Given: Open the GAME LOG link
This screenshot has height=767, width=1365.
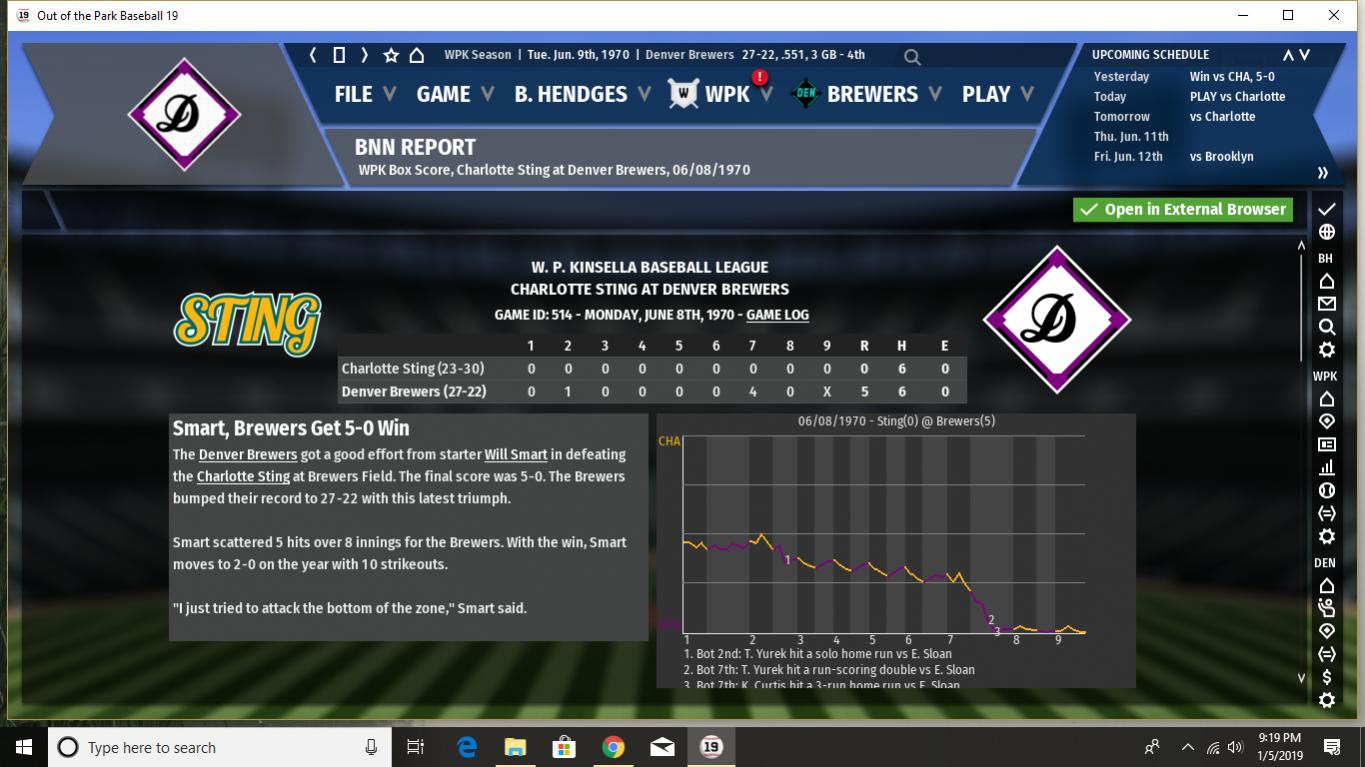Looking at the screenshot, I should [x=777, y=314].
